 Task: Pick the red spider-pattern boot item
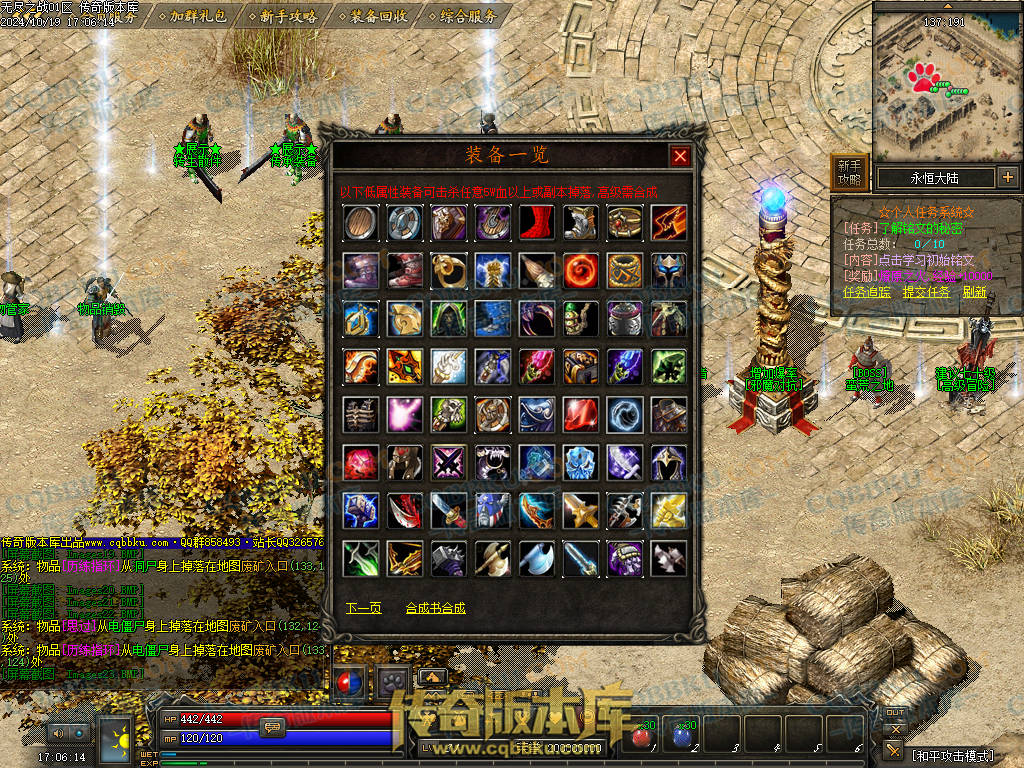pyautogui.click(x=536, y=222)
